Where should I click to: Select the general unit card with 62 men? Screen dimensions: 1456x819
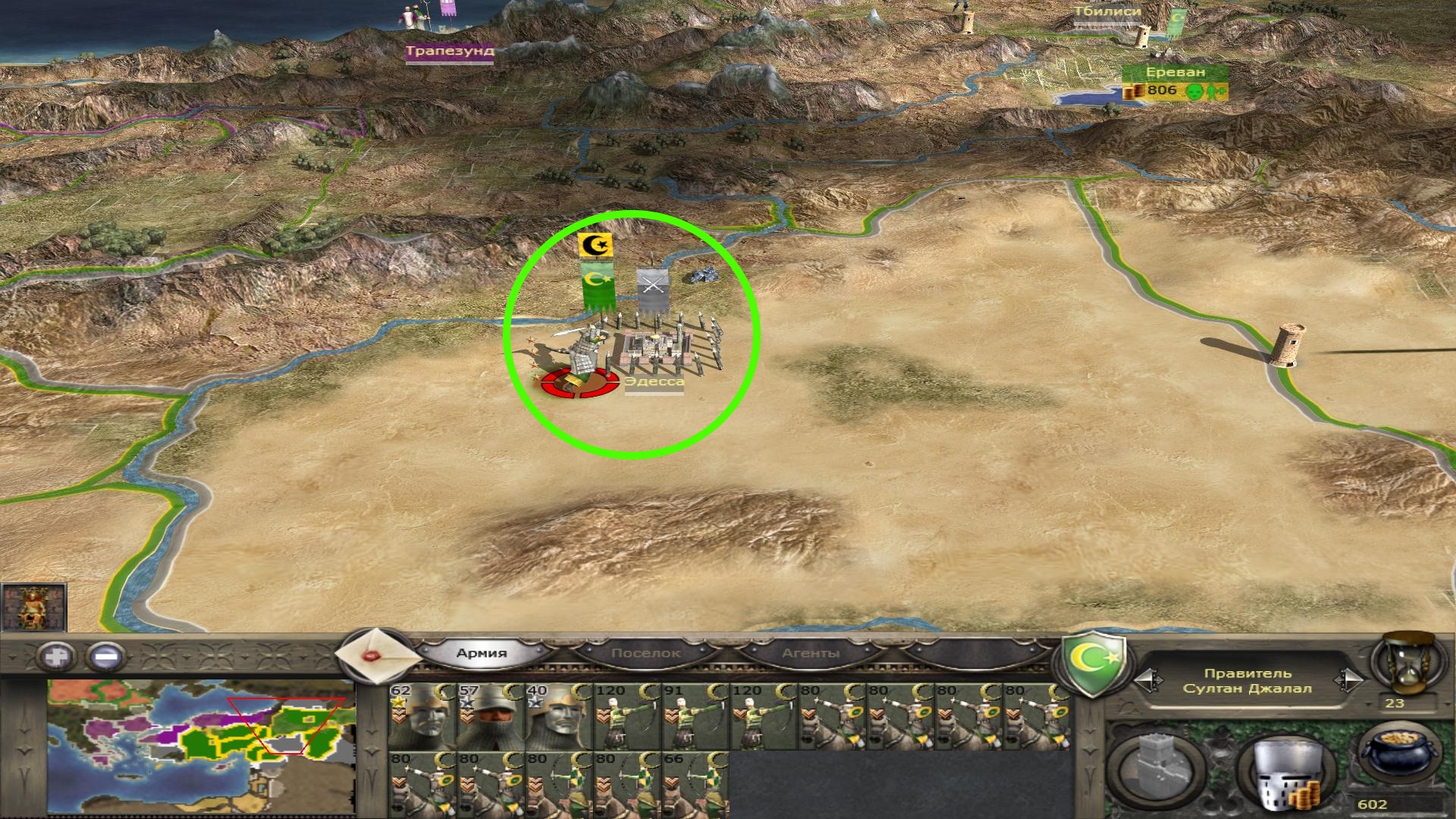coord(422,717)
